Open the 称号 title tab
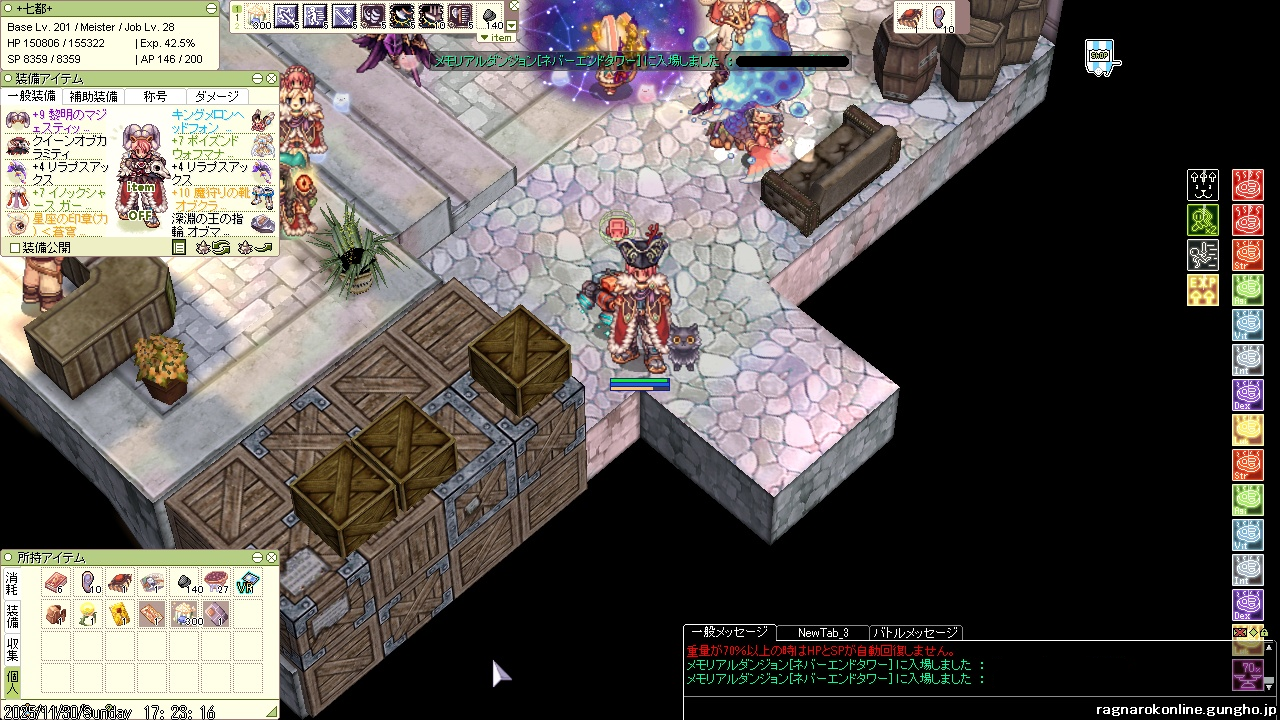Viewport: 1280px width, 720px height. click(x=155, y=96)
